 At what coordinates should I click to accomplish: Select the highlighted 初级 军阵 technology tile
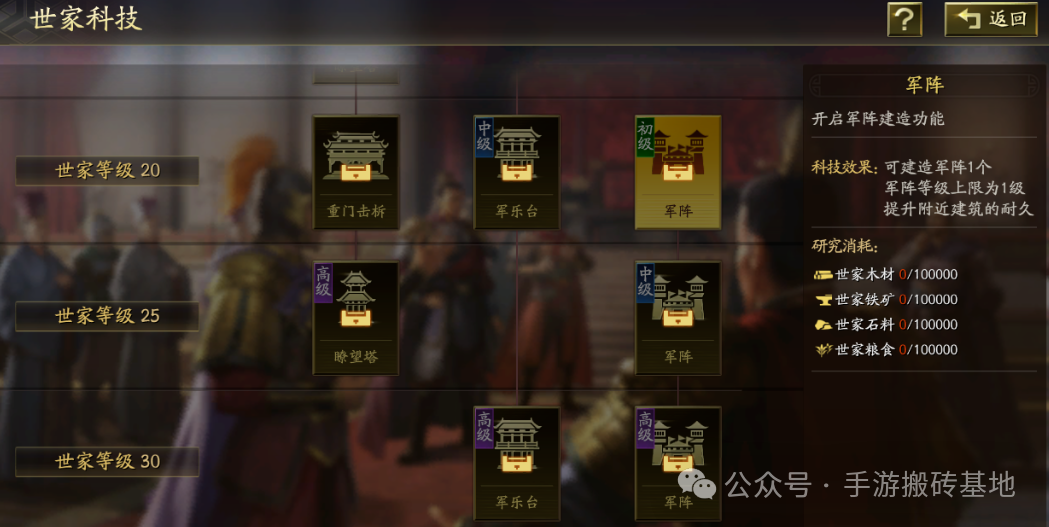(678, 172)
